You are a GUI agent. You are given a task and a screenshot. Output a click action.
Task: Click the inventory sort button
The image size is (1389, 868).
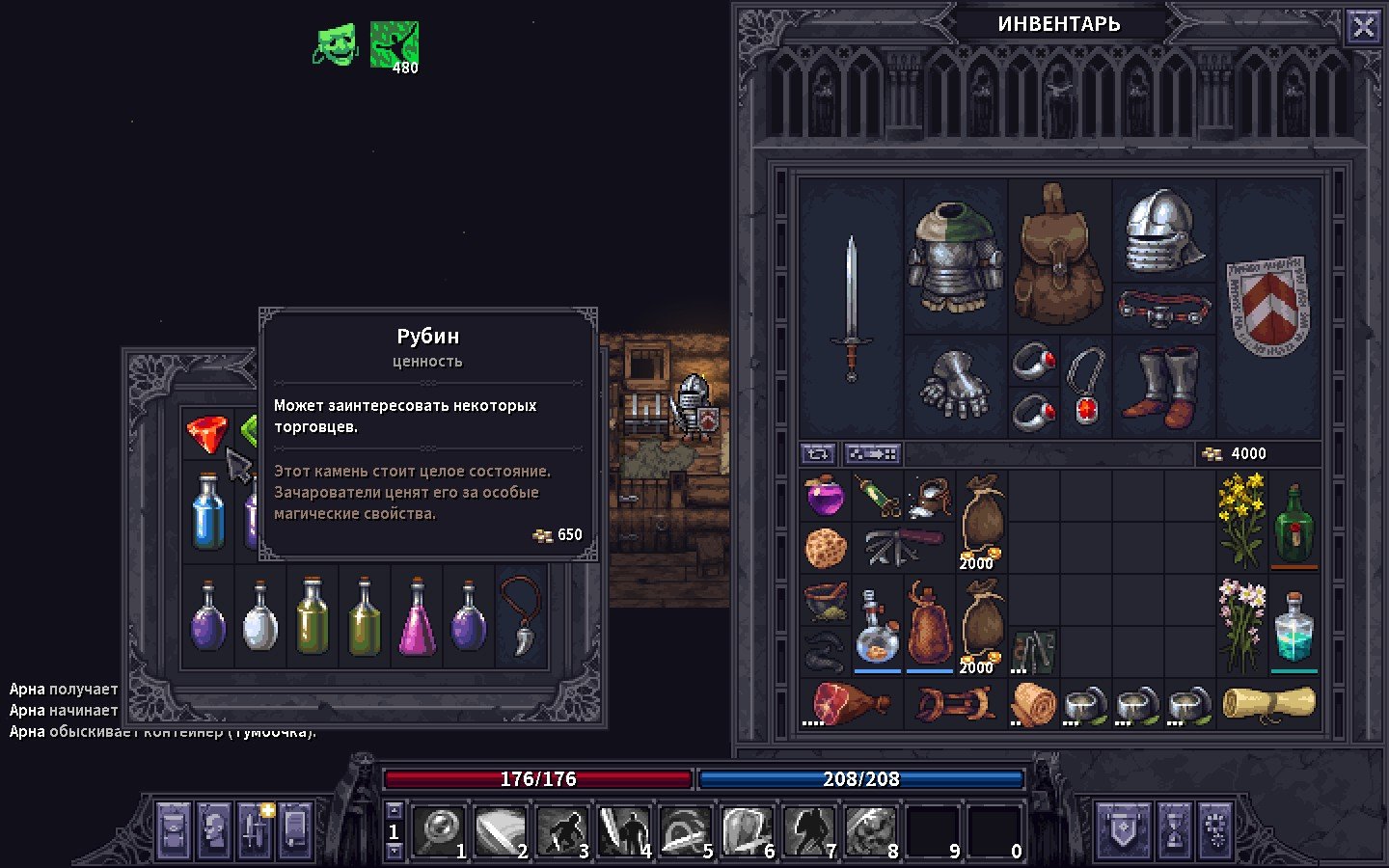click(818, 453)
